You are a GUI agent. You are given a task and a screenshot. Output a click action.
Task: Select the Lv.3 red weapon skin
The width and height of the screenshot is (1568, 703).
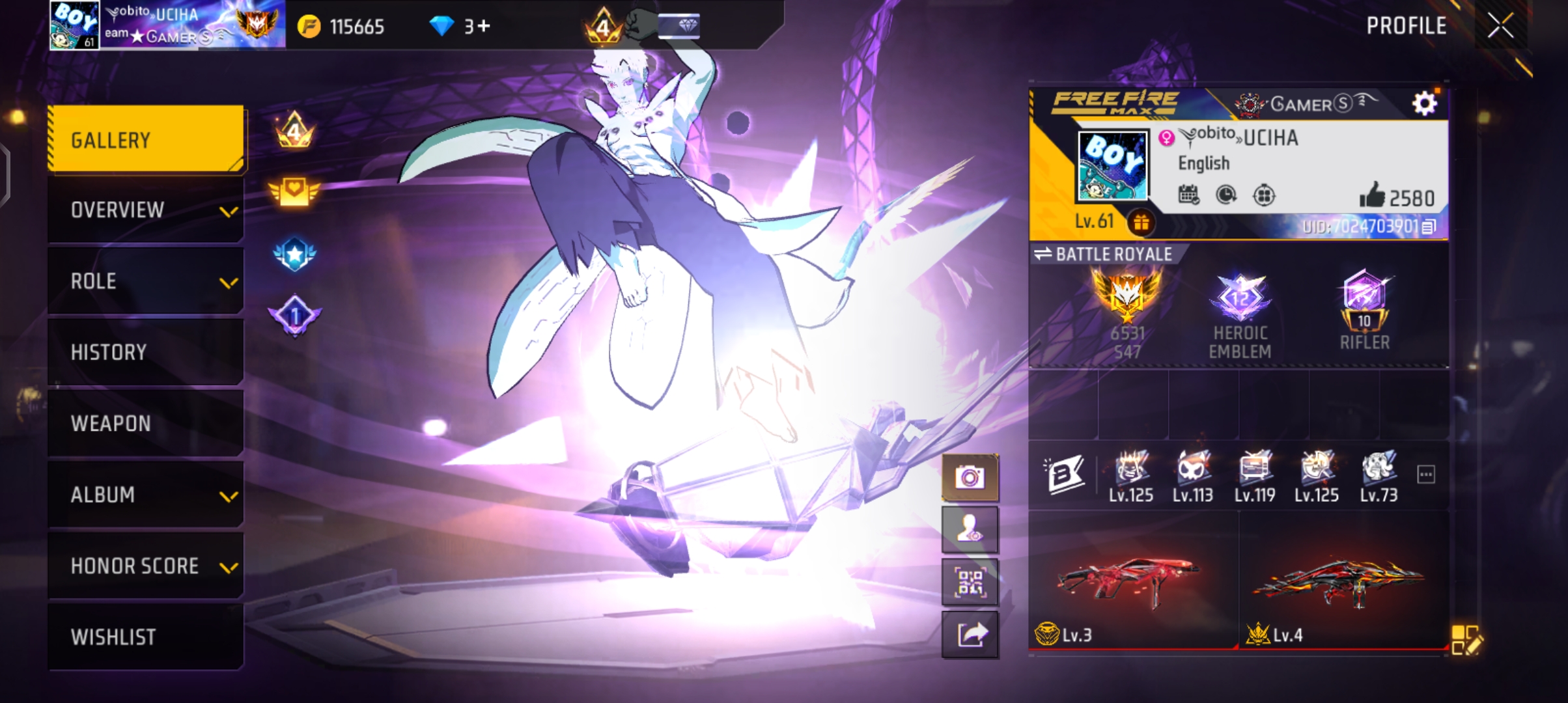point(1132,583)
